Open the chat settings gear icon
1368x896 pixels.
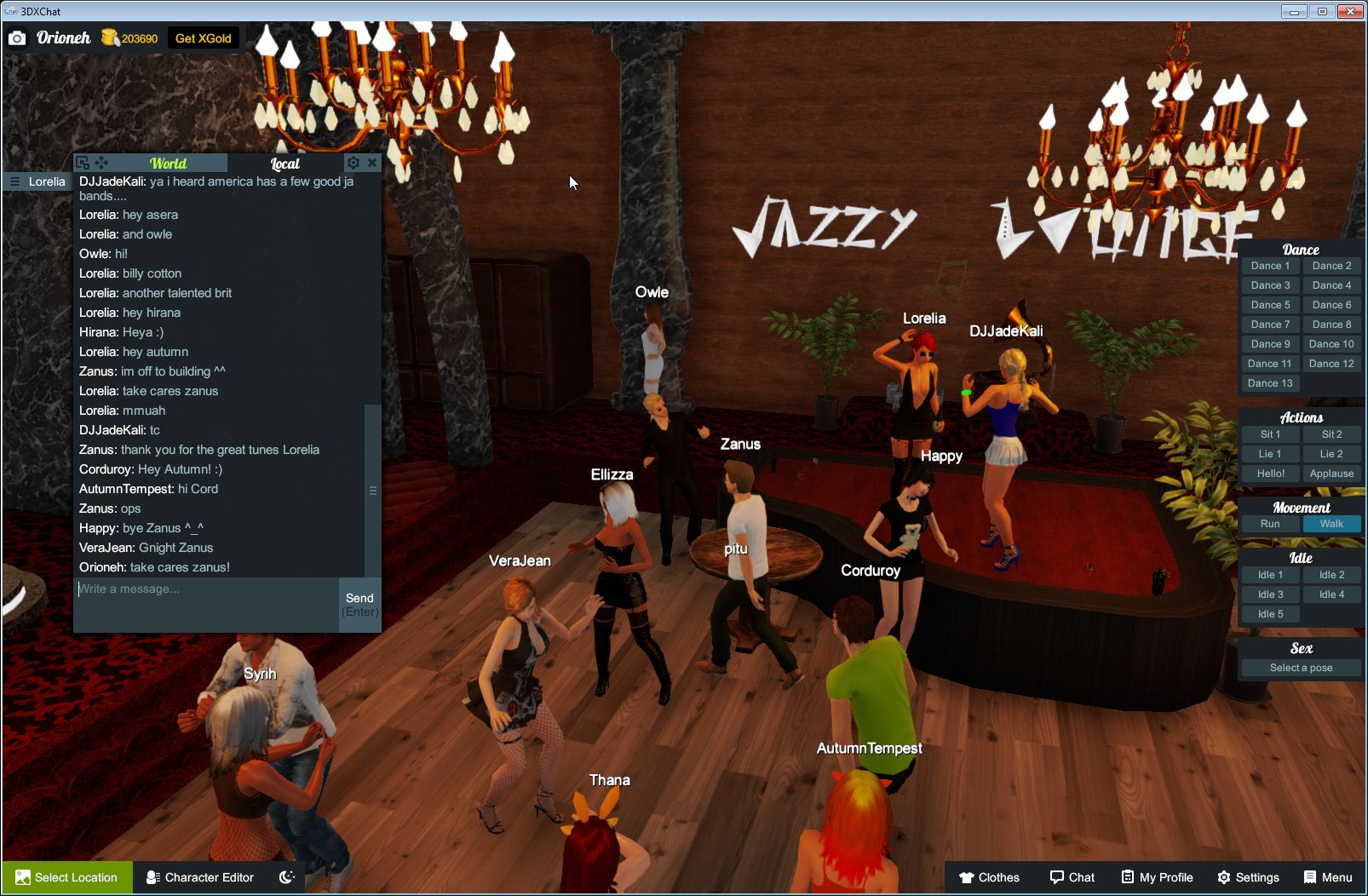coord(353,162)
